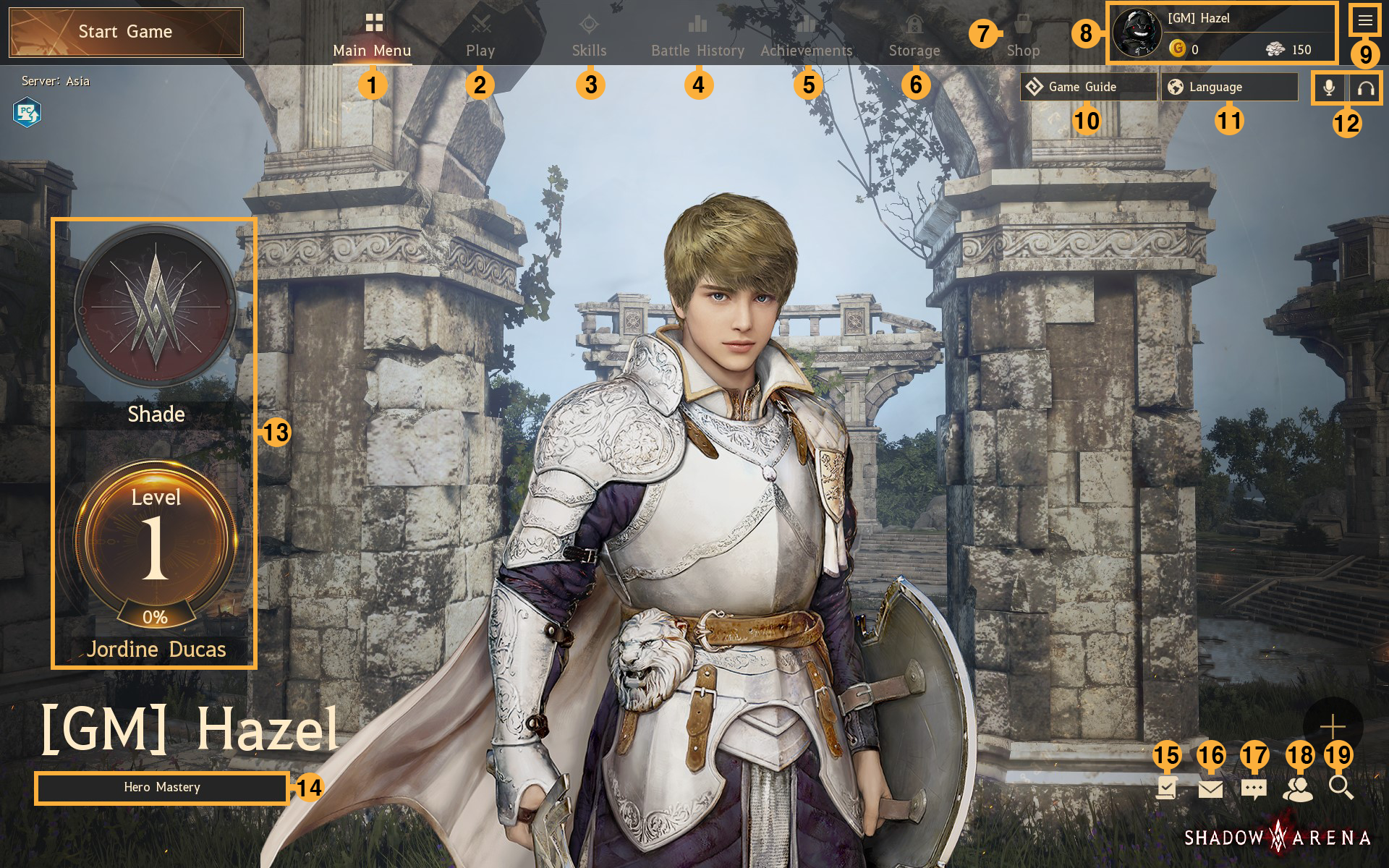Toggle the headphone voice audio
The height and width of the screenshot is (868, 1389).
pos(1366,87)
